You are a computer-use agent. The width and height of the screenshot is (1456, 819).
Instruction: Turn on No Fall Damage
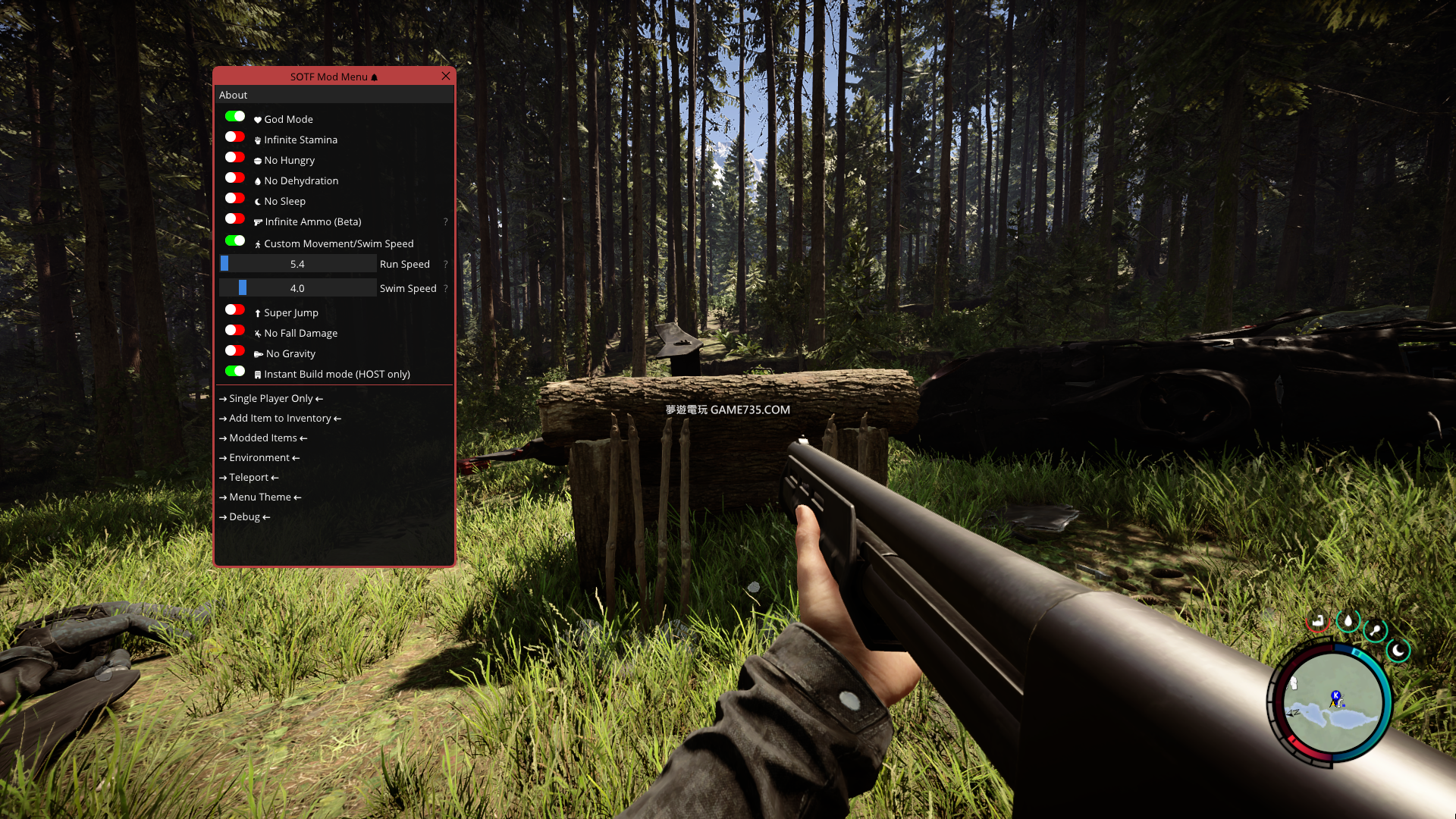click(235, 331)
